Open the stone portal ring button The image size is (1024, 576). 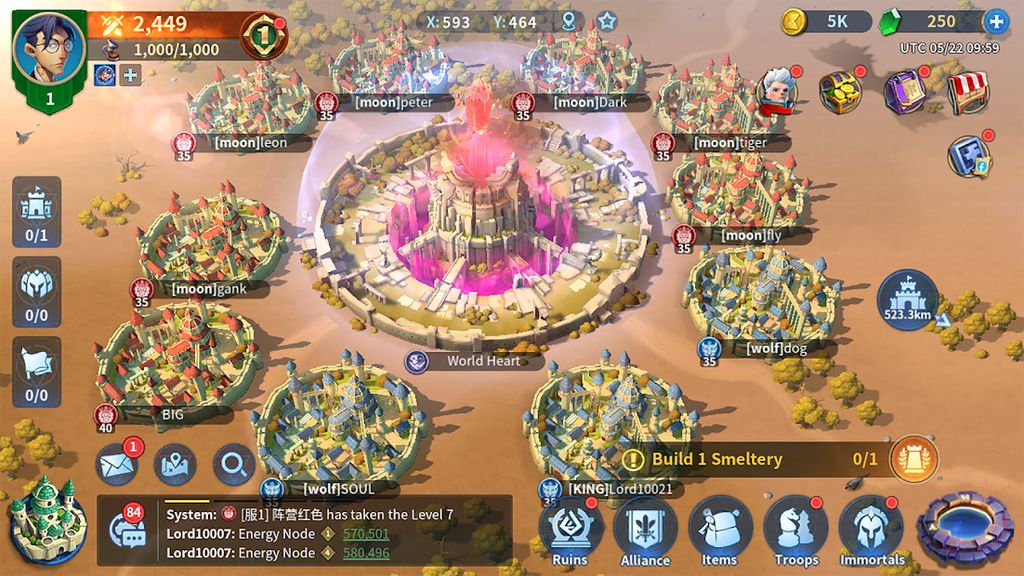965,525
